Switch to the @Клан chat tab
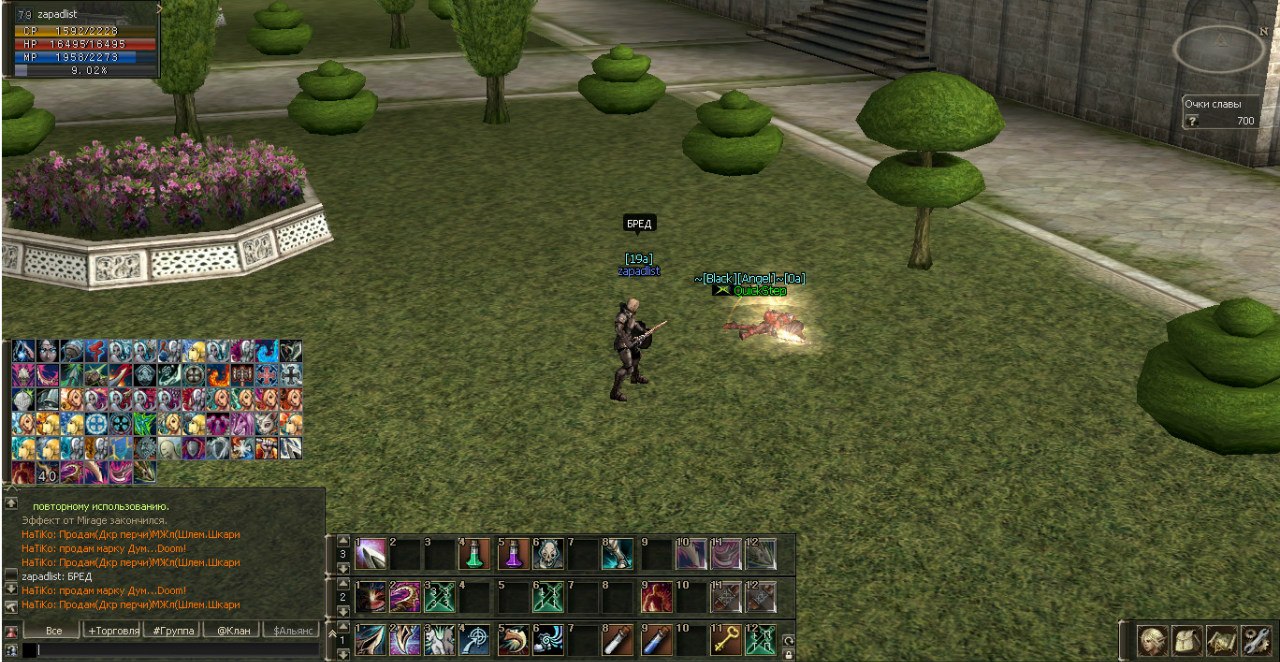Image resolution: width=1280 pixels, height=662 pixels. click(231, 631)
